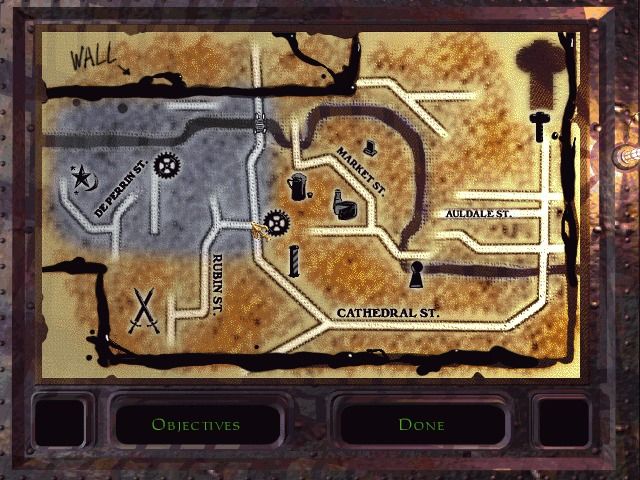The height and width of the screenshot is (480, 640).
Task: Select the hammer marker on the map
Action: (540, 127)
